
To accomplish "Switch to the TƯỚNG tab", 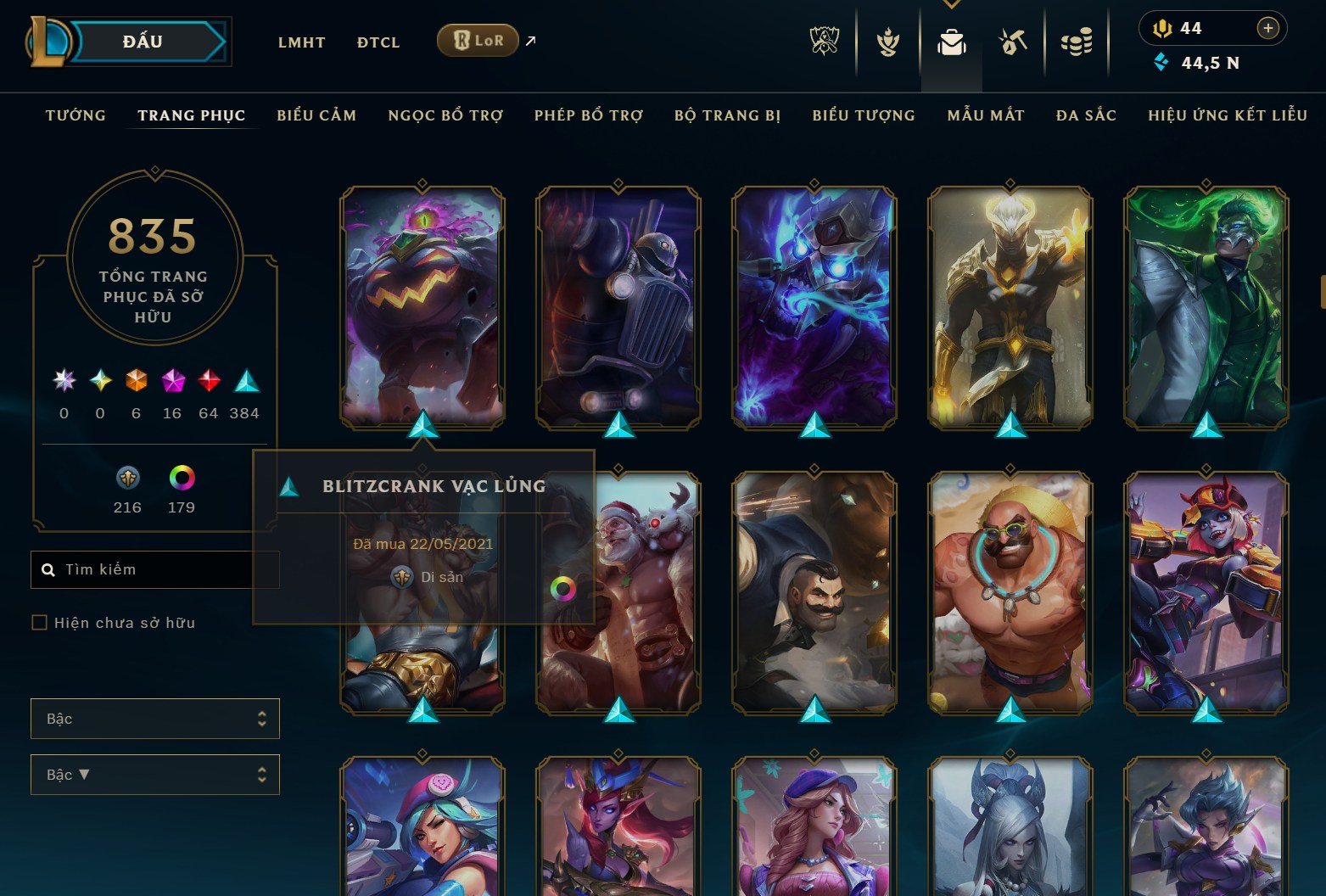I will pos(76,115).
